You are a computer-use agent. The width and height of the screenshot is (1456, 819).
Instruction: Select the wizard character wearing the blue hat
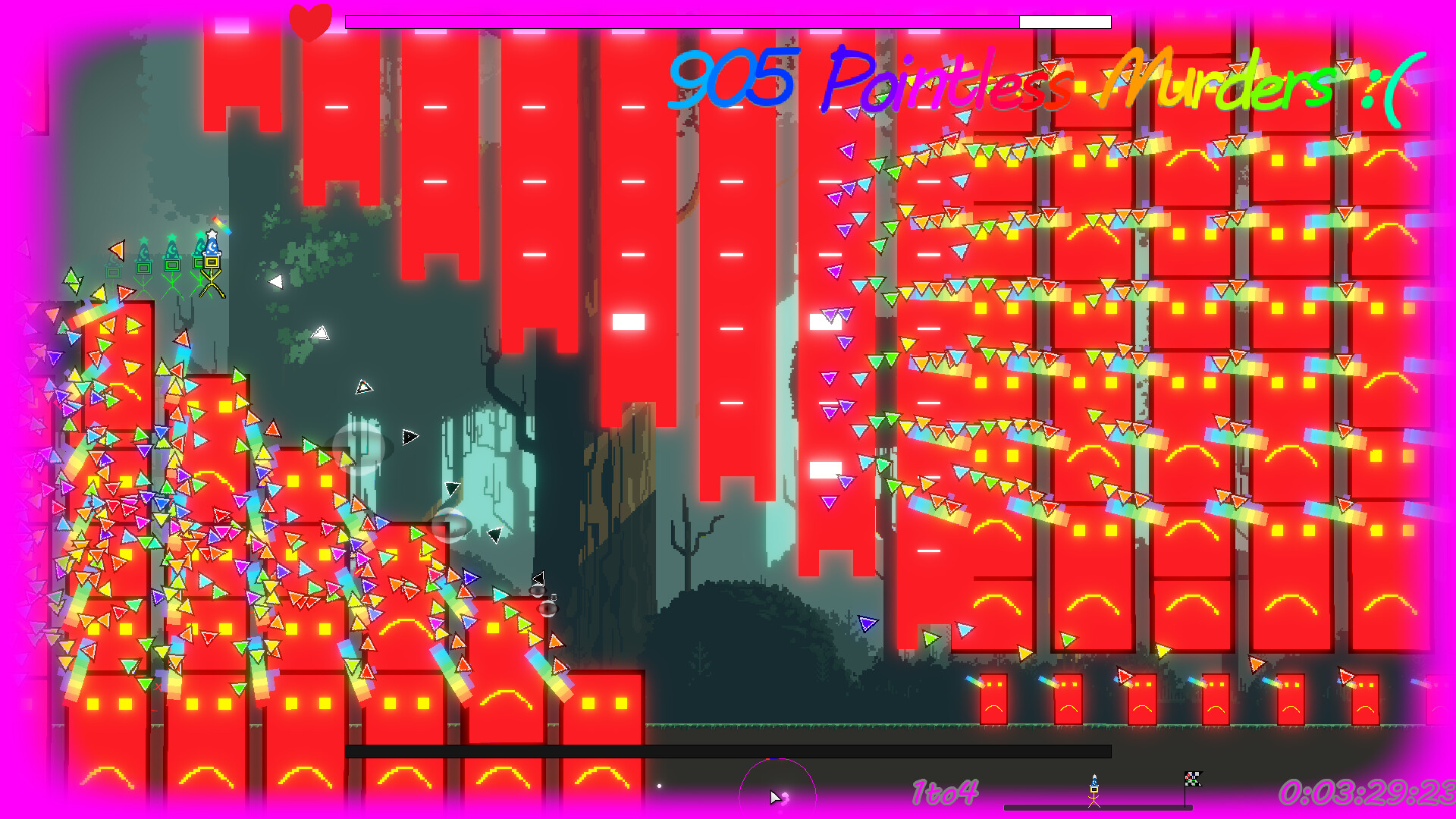[x=212, y=250]
